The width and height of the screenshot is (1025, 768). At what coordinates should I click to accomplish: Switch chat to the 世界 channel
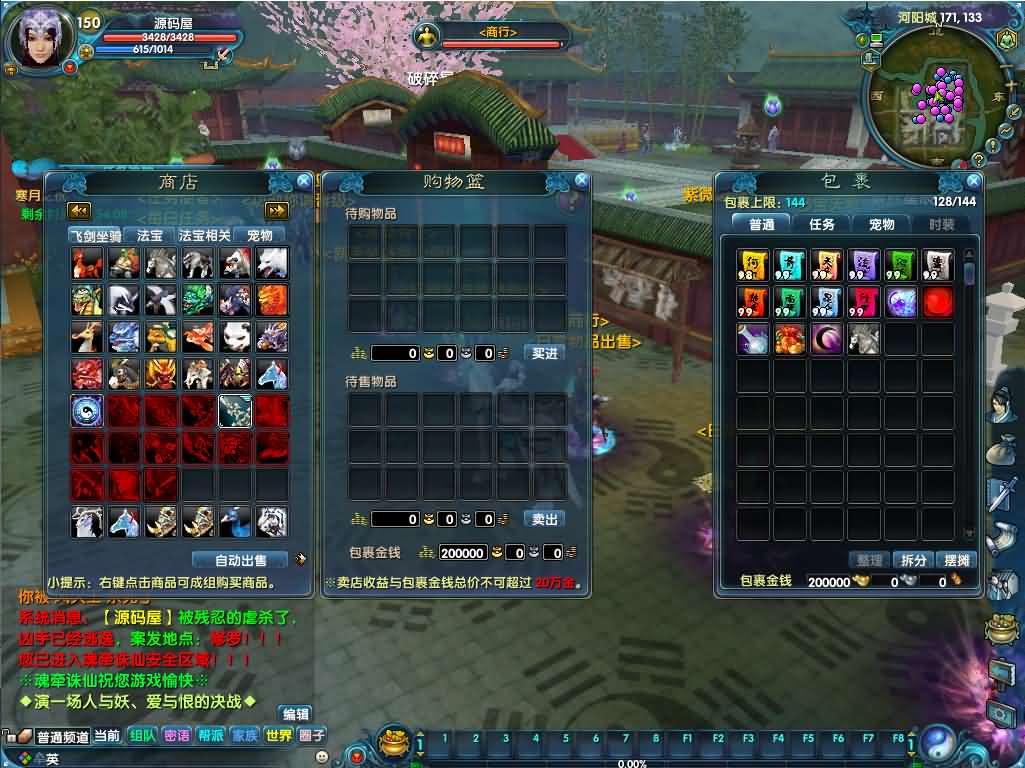pyautogui.click(x=278, y=735)
